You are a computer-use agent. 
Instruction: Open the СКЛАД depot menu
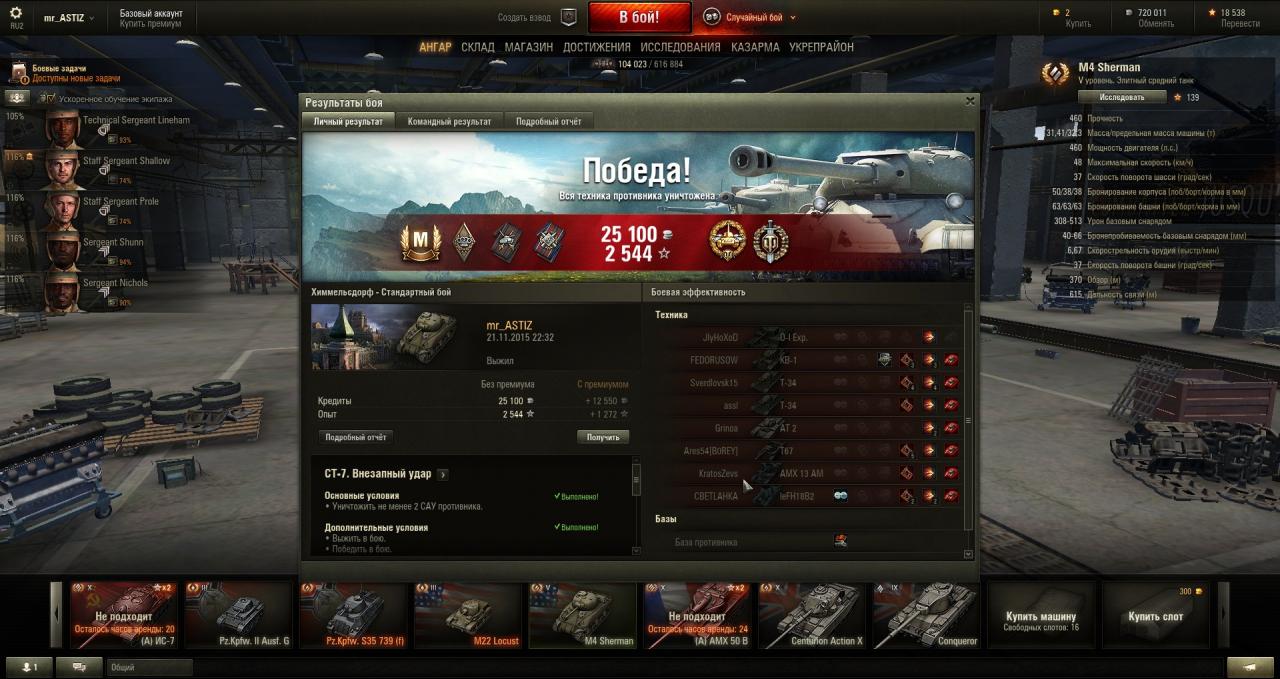point(478,47)
